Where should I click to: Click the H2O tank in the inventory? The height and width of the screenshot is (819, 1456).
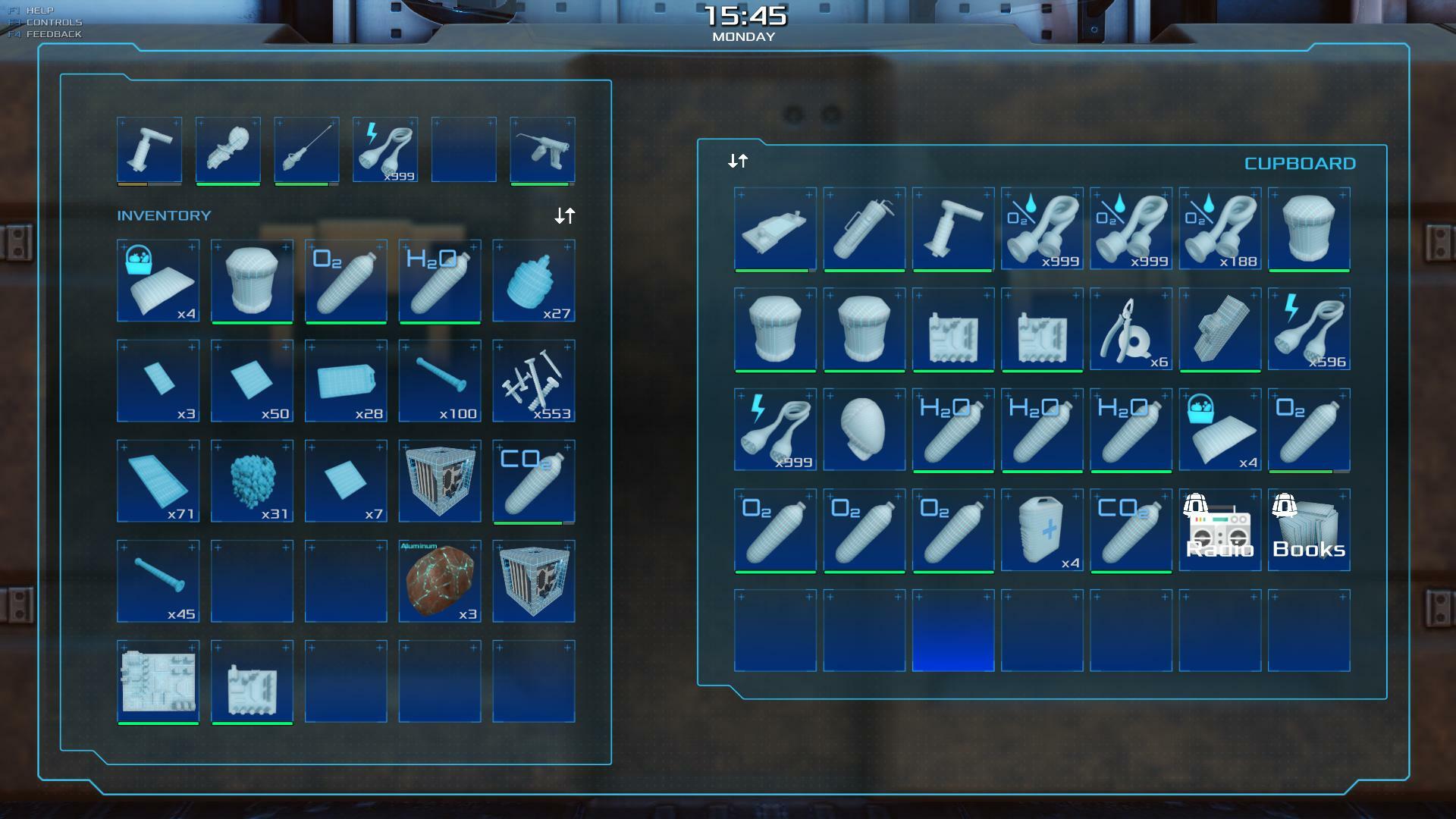click(x=440, y=281)
